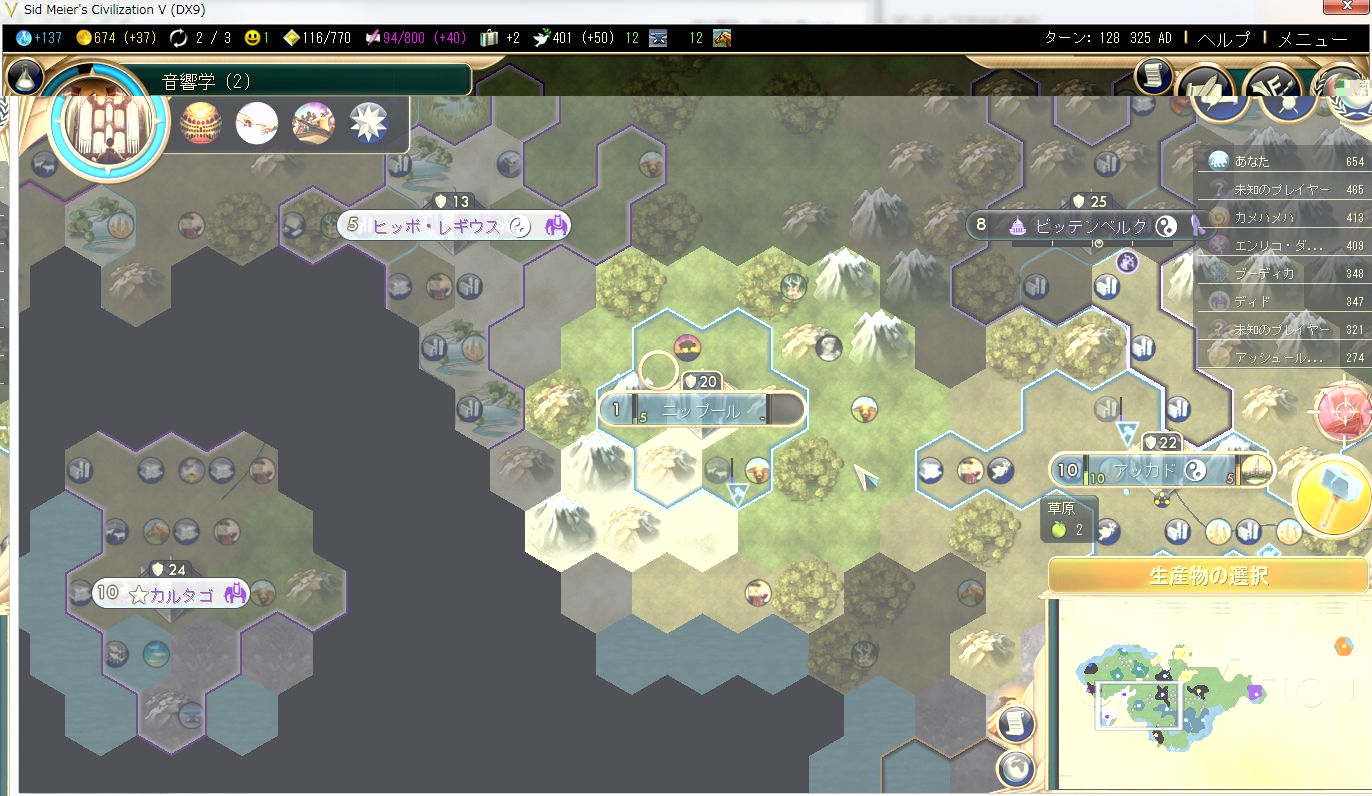Click the white starburst unlock icon
The height and width of the screenshot is (796, 1372).
tap(368, 123)
